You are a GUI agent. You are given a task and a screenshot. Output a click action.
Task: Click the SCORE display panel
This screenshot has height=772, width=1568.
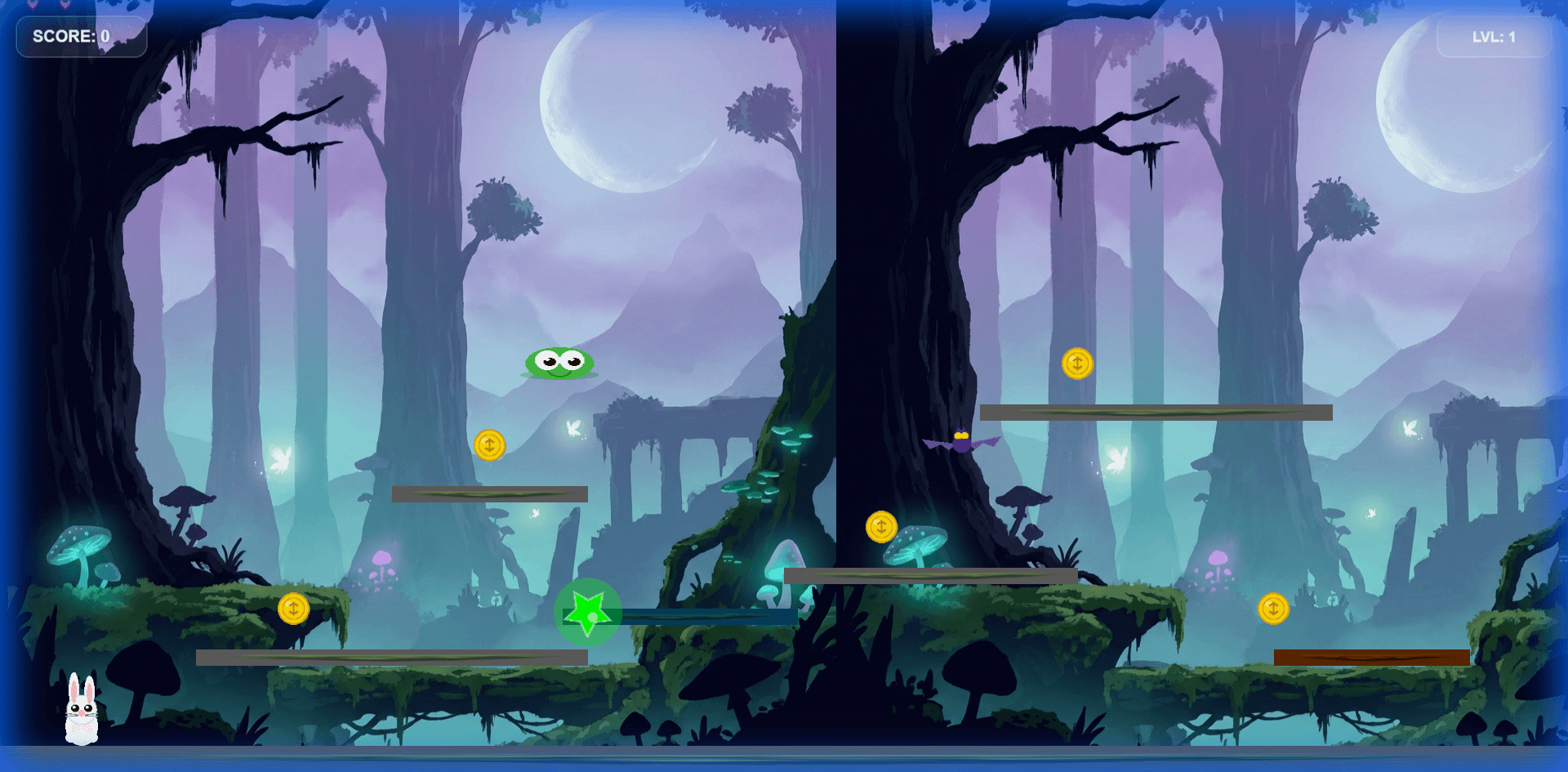click(80, 37)
